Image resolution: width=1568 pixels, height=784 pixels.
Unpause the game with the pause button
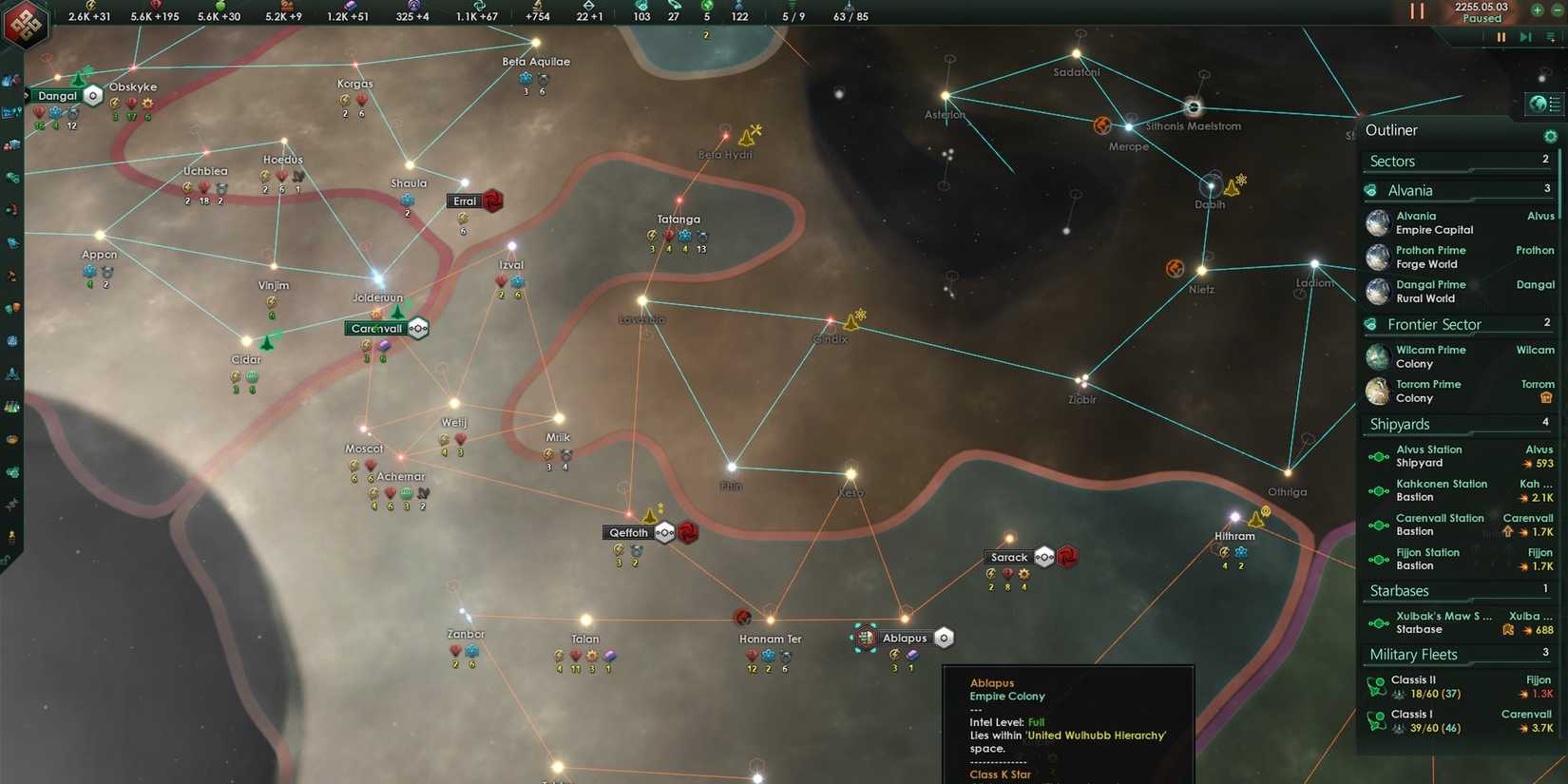1417,10
